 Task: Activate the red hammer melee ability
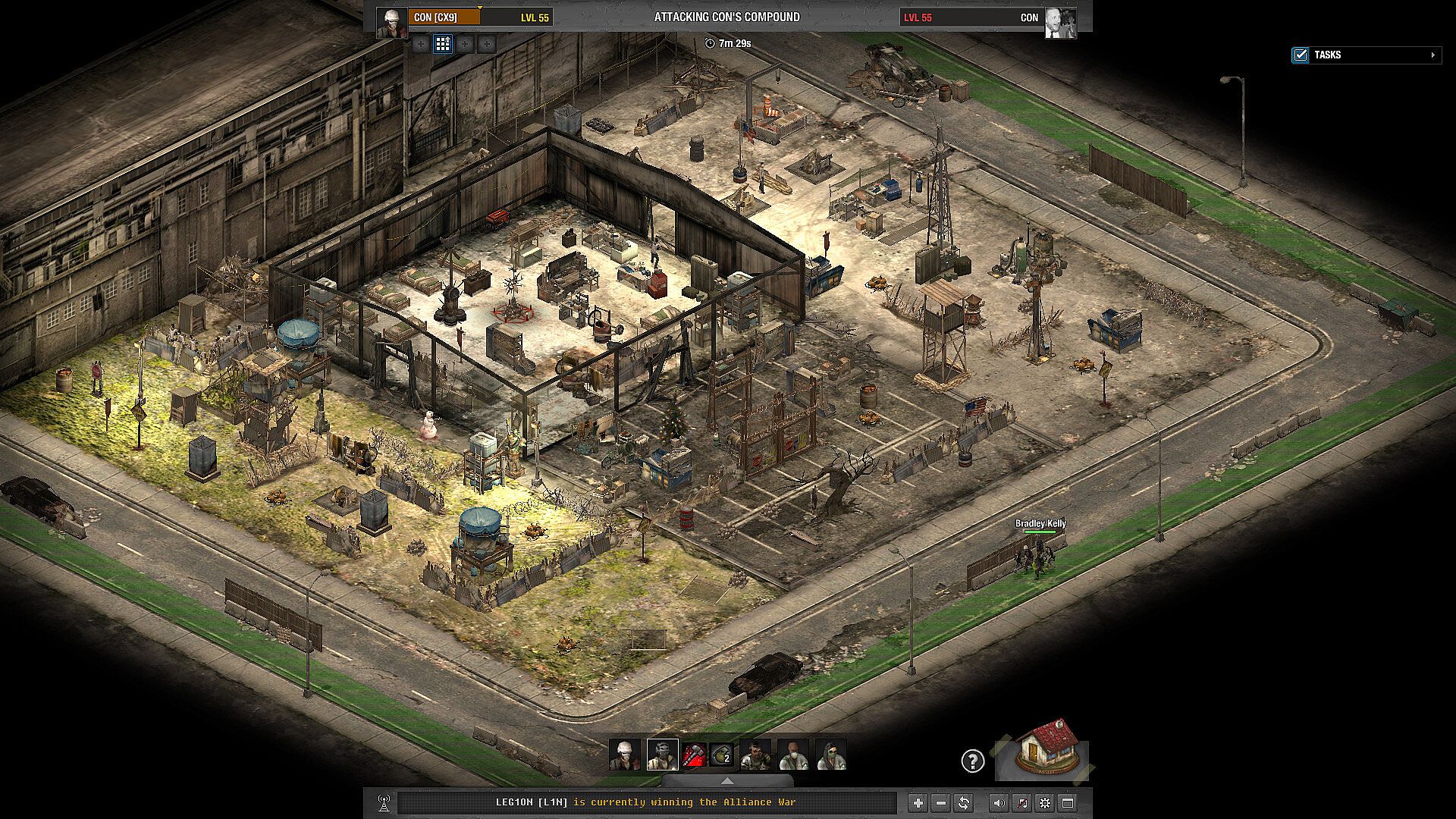pyautogui.click(x=694, y=755)
